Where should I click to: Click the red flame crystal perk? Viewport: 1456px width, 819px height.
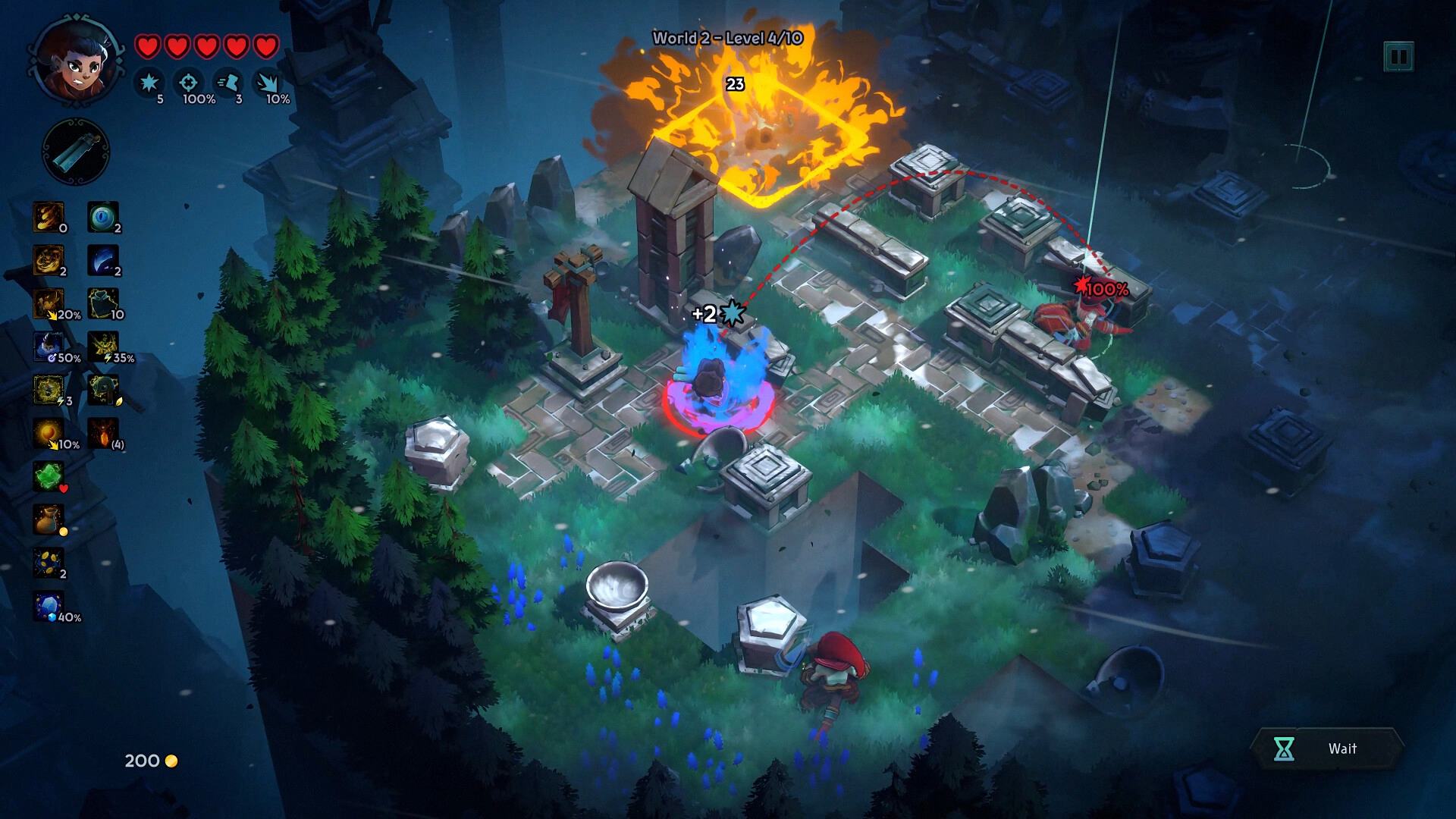click(x=102, y=433)
